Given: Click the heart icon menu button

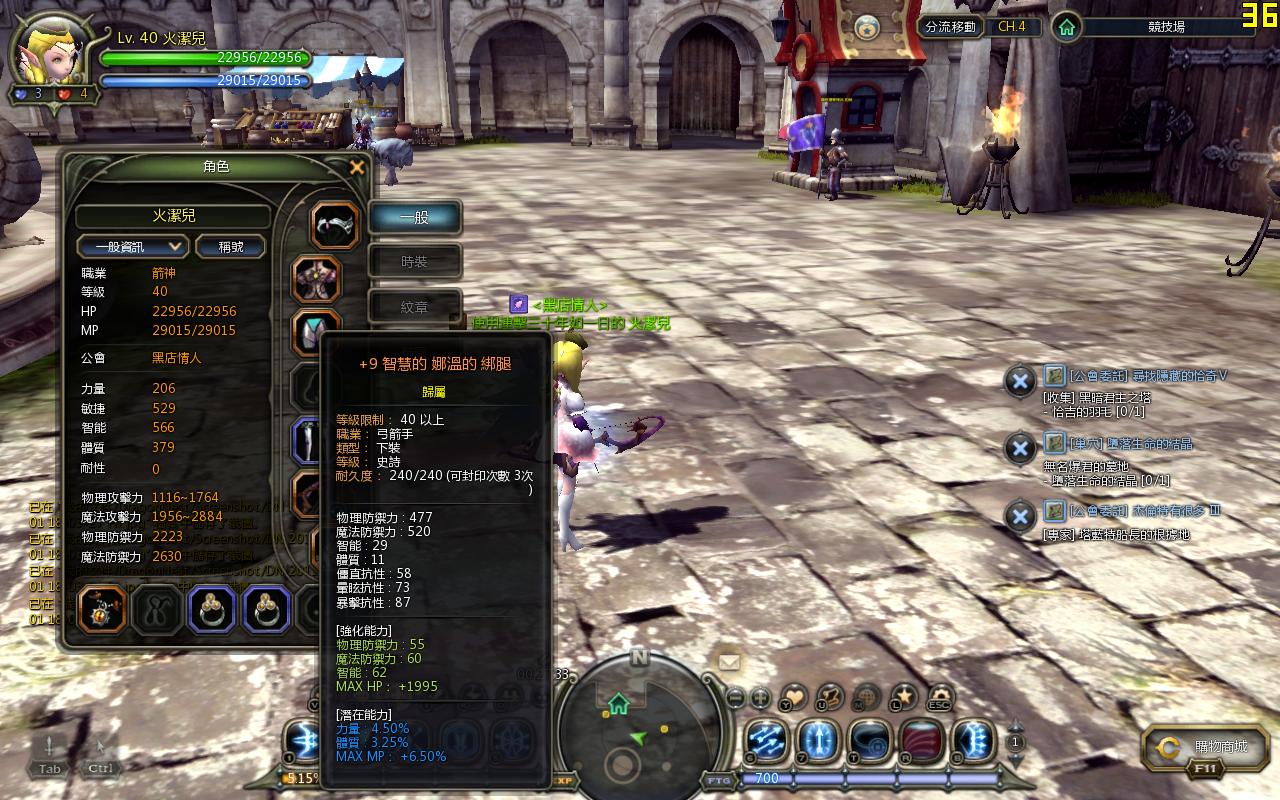Looking at the screenshot, I should (x=793, y=696).
